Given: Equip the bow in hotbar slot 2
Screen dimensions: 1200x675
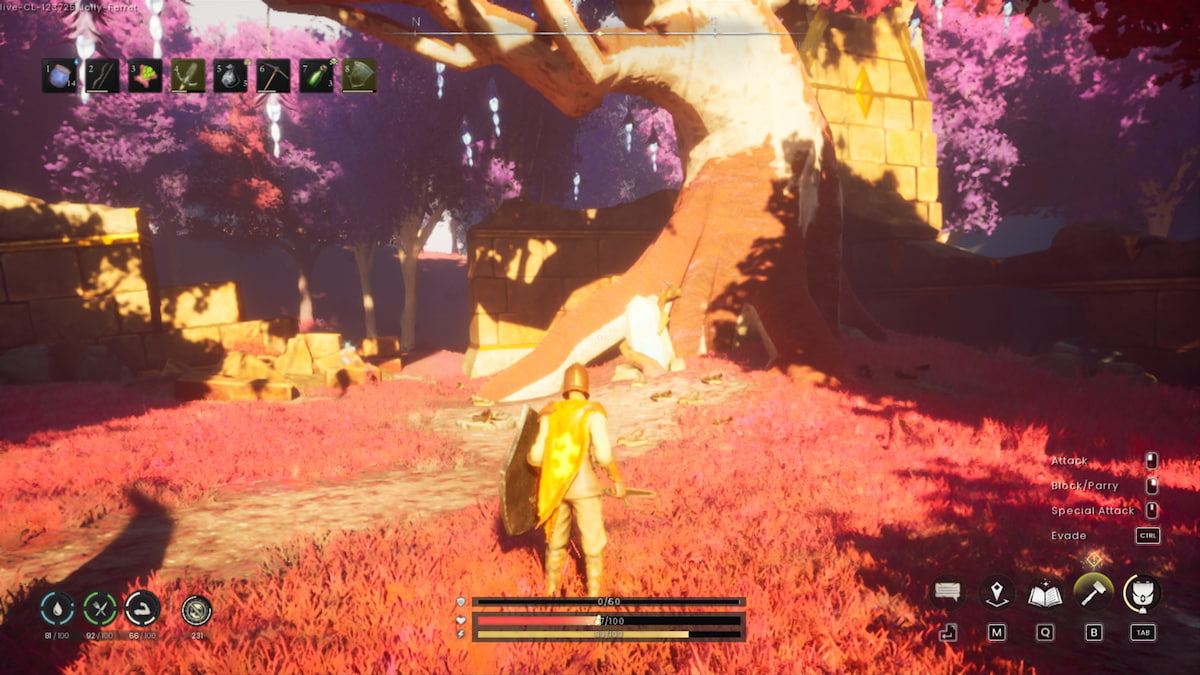Looking at the screenshot, I should (x=102, y=76).
